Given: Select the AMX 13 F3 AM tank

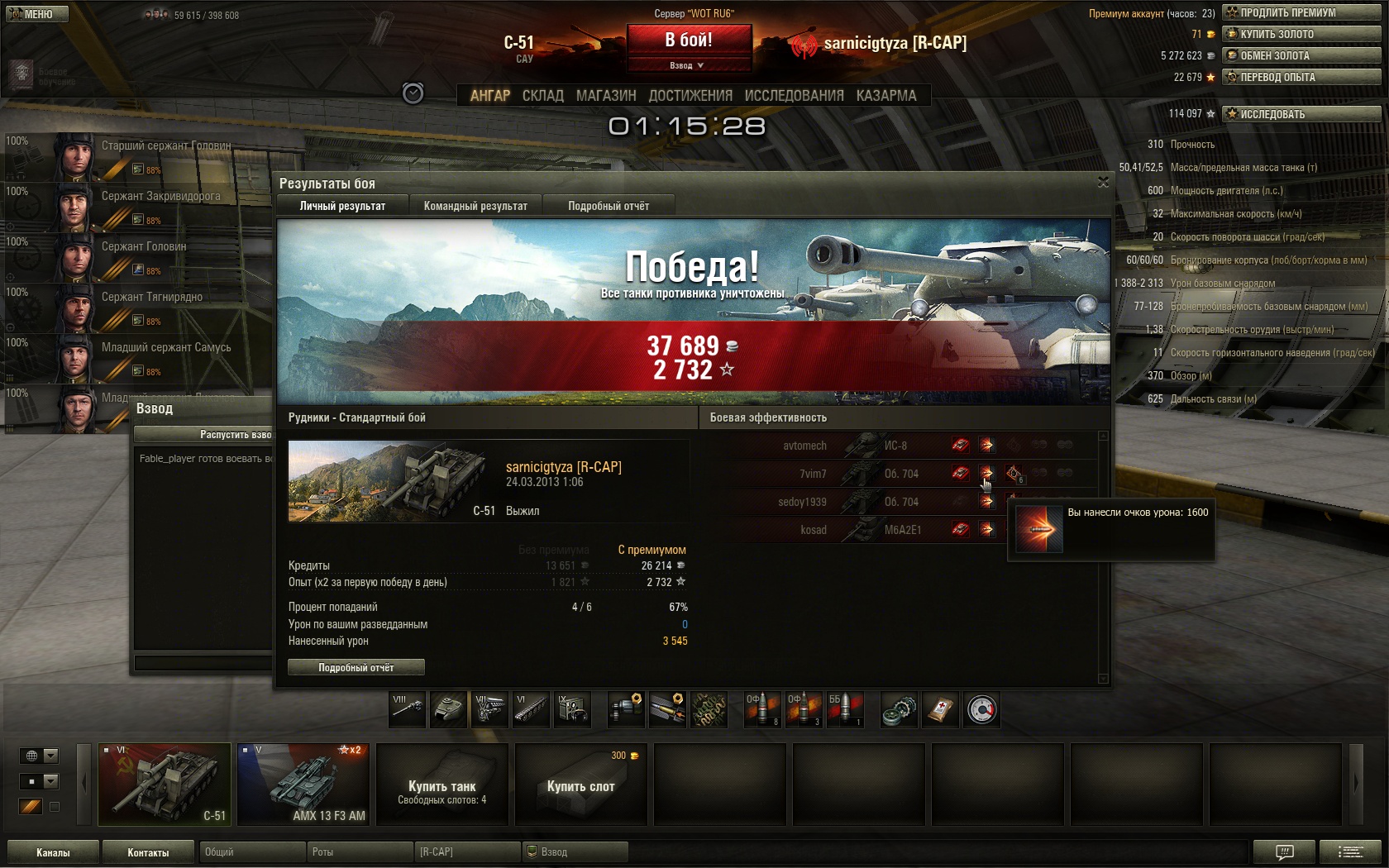Looking at the screenshot, I should pyautogui.click(x=303, y=784).
